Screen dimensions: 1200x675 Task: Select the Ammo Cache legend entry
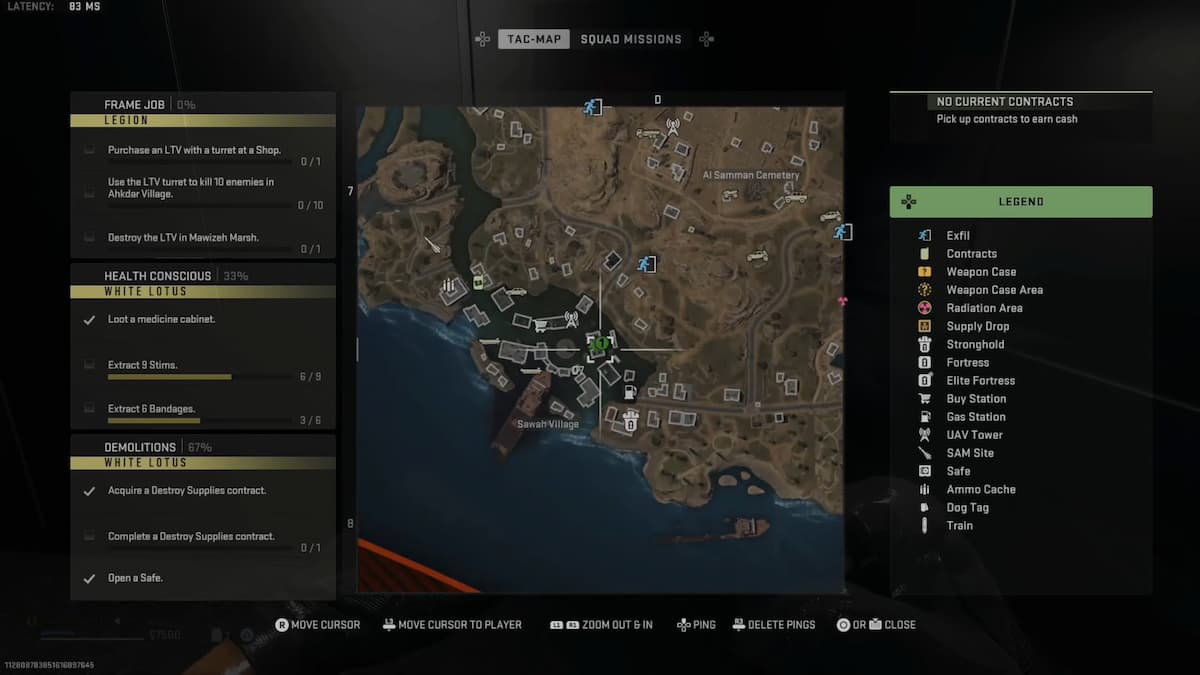pos(980,490)
